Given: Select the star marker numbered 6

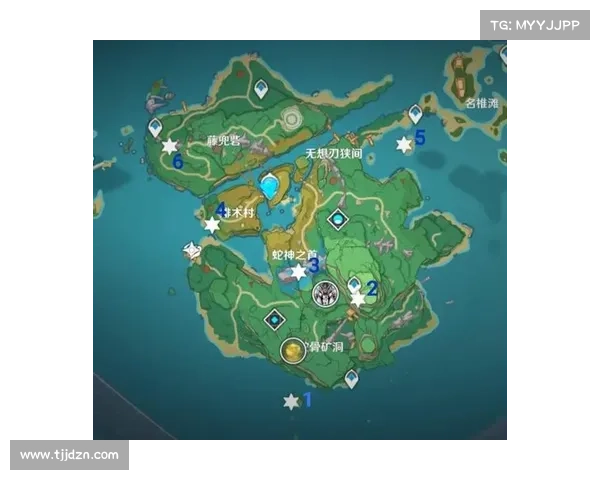Looking at the screenshot, I should coord(169,146).
